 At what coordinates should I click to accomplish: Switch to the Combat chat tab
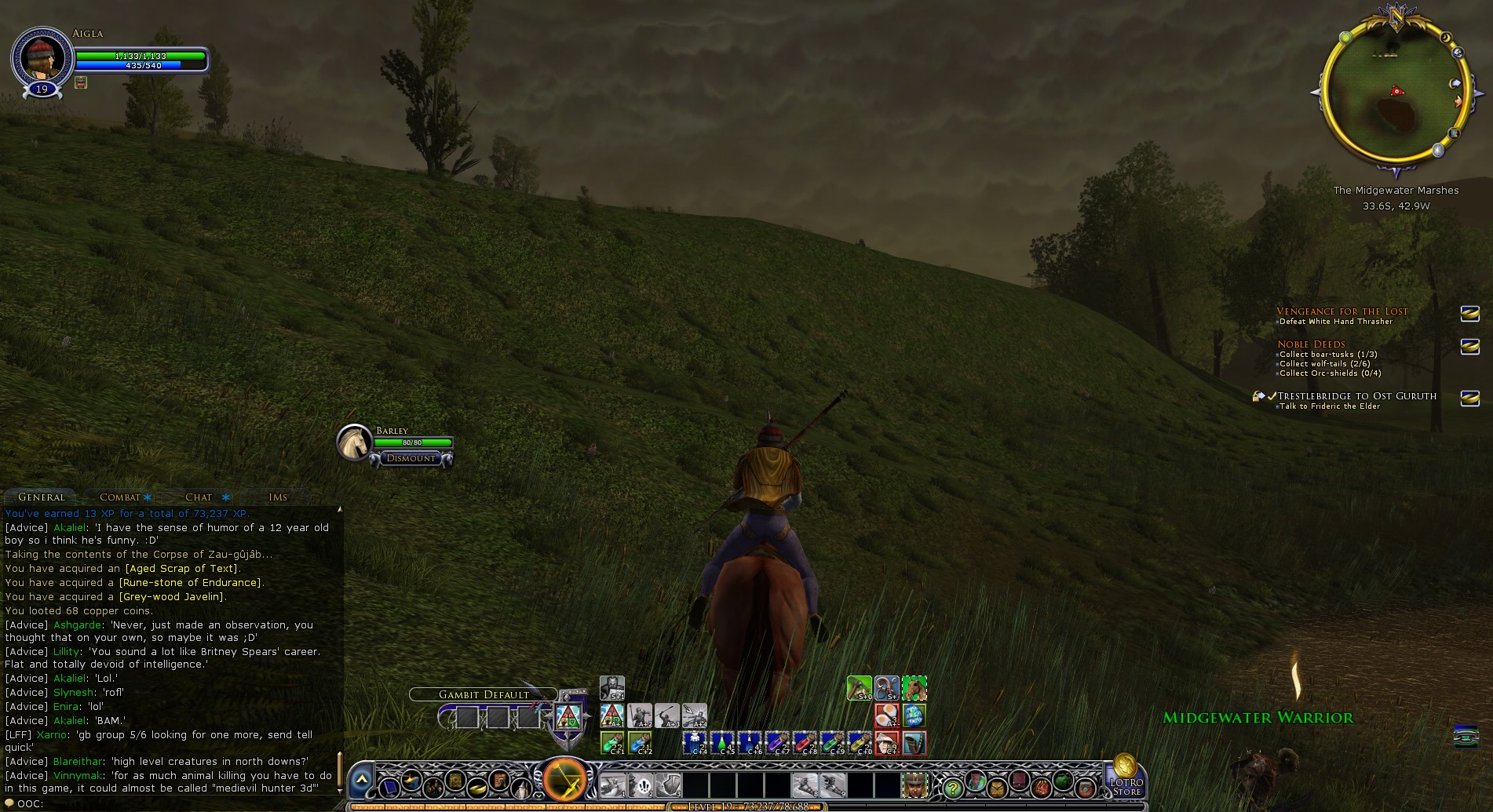tap(120, 497)
